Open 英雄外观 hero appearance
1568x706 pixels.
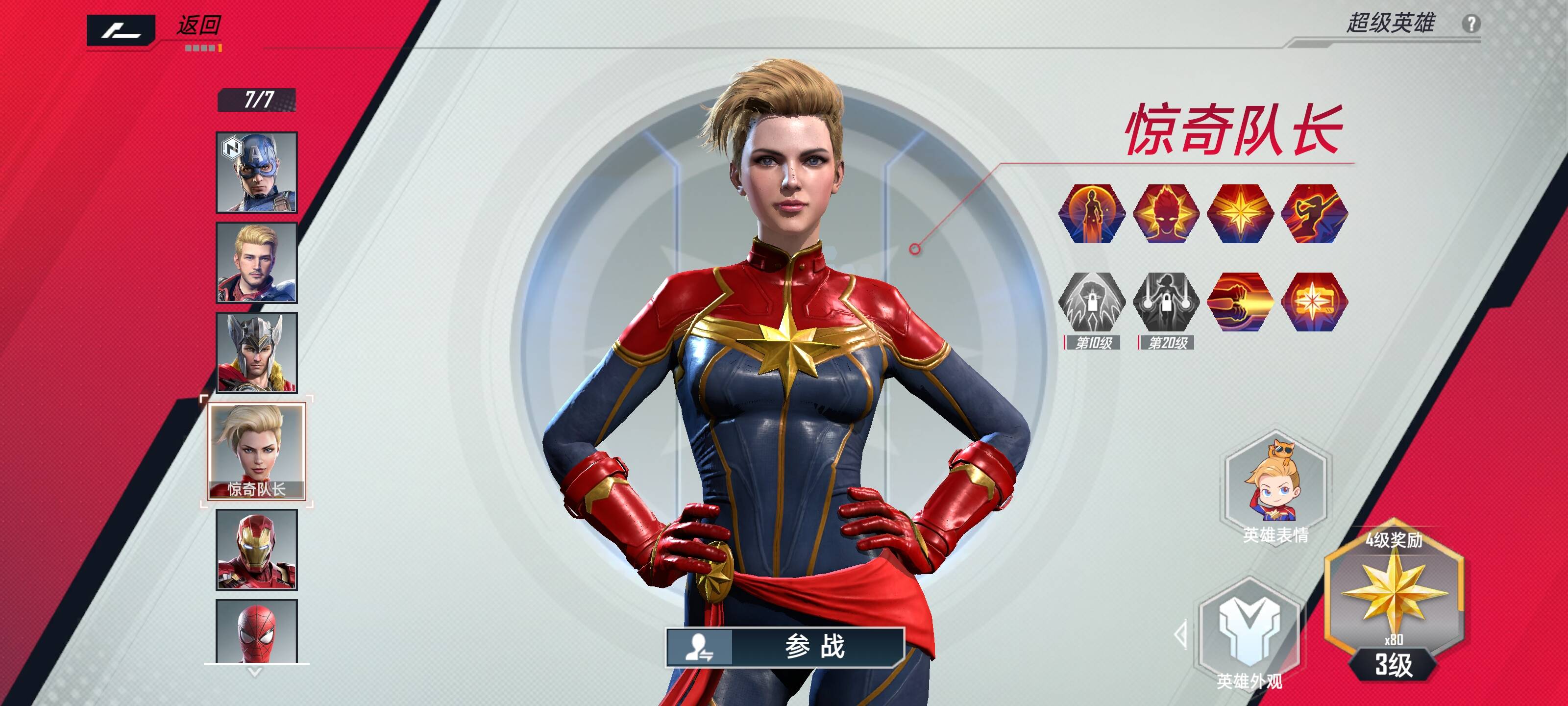click(1249, 633)
